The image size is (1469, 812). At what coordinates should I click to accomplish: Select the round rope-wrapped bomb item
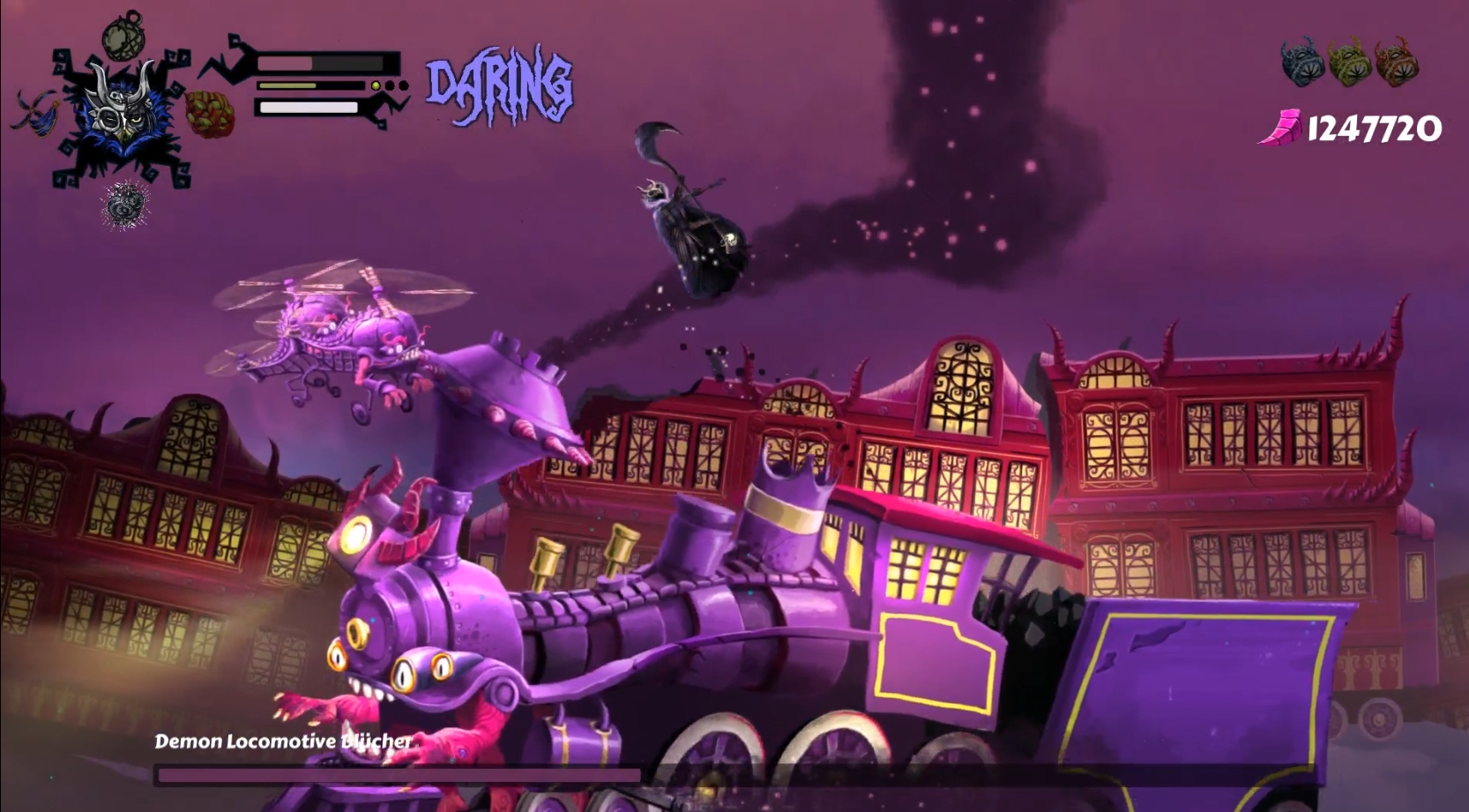click(123, 36)
